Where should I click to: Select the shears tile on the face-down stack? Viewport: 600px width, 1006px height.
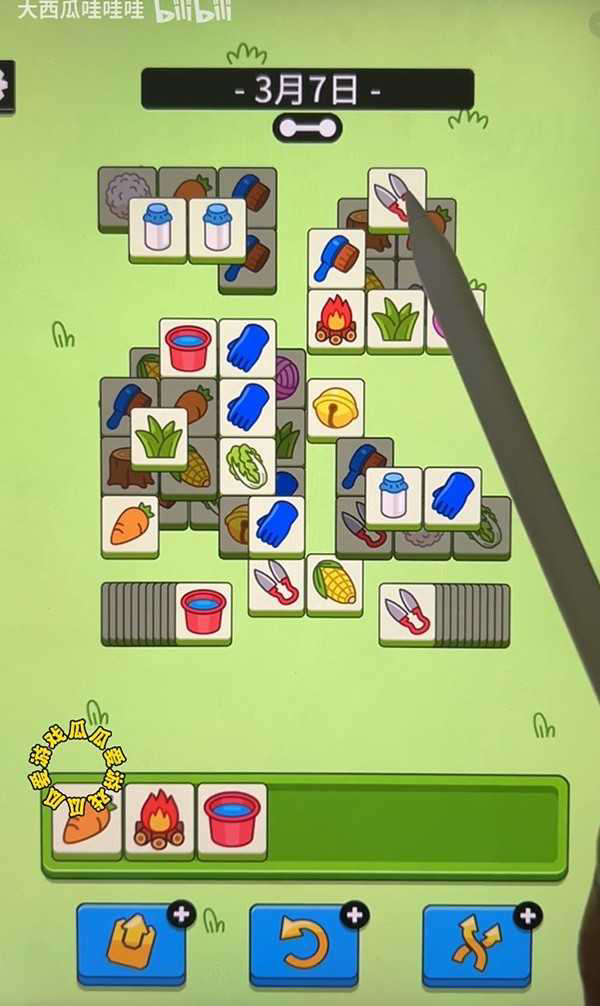[x=408, y=612]
